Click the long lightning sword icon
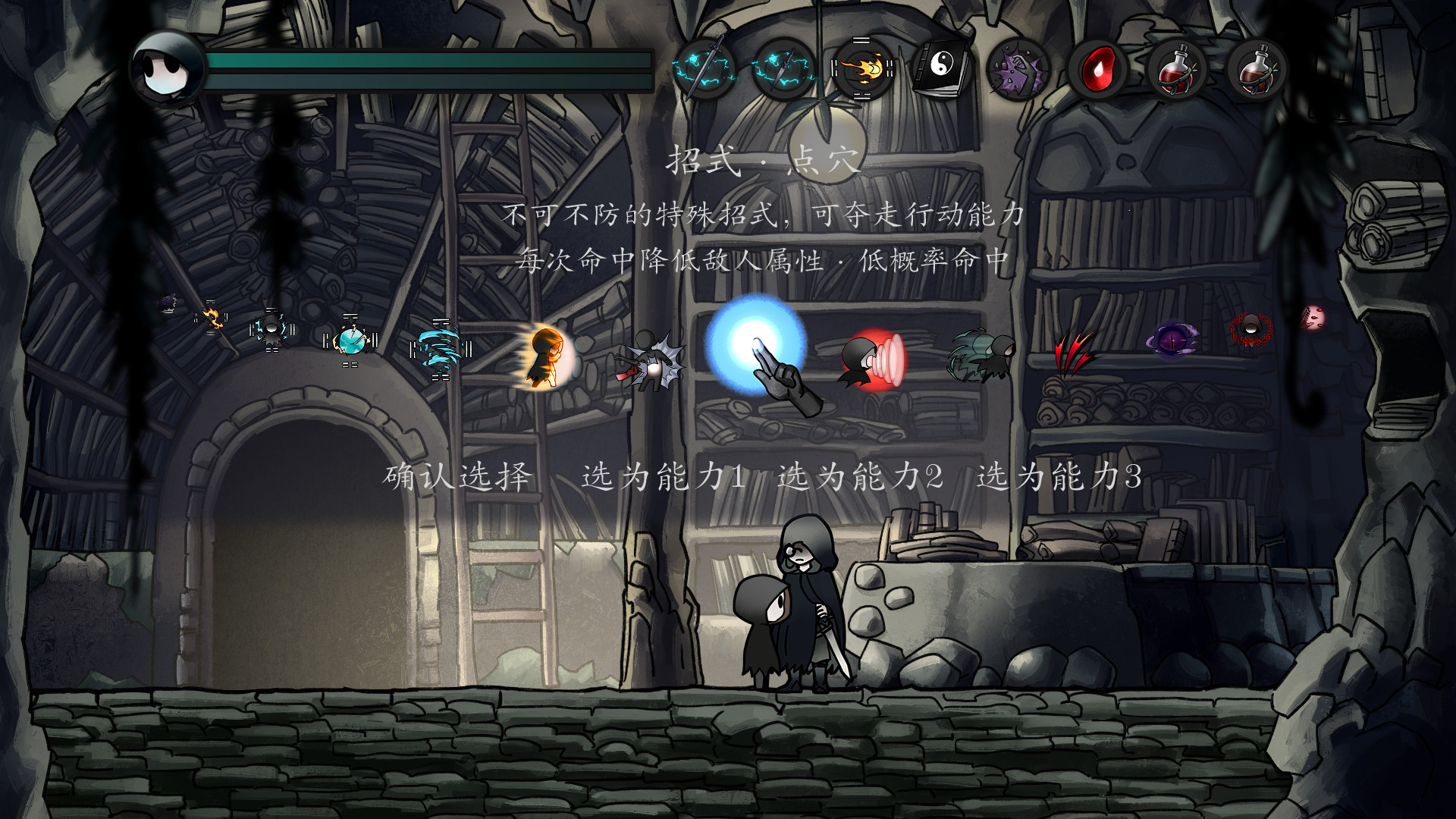Screen dimensions: 1456x819 pyautogui.click(x=704, y=70)
